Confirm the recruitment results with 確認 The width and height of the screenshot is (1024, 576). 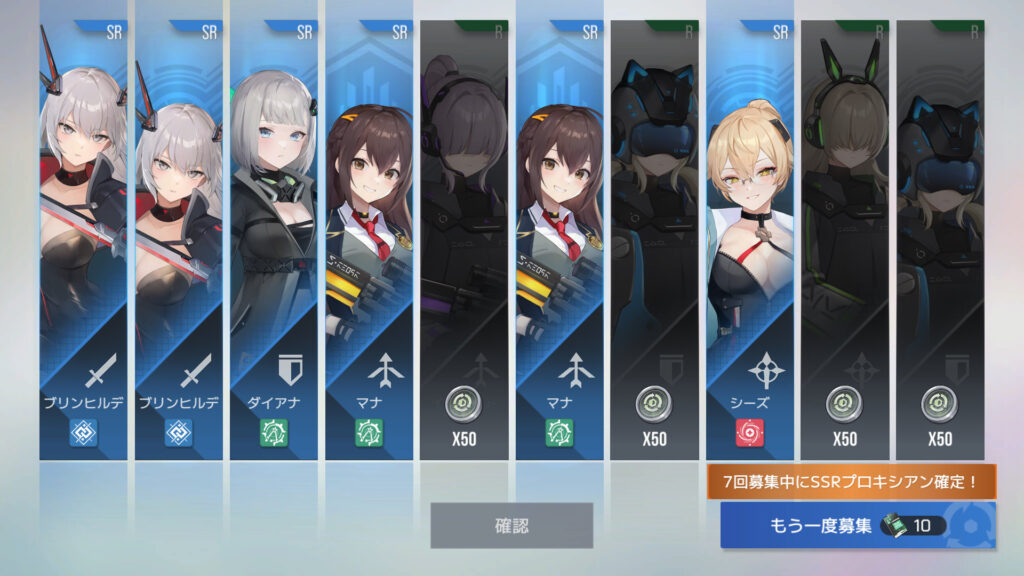click(x=511, y=525)
